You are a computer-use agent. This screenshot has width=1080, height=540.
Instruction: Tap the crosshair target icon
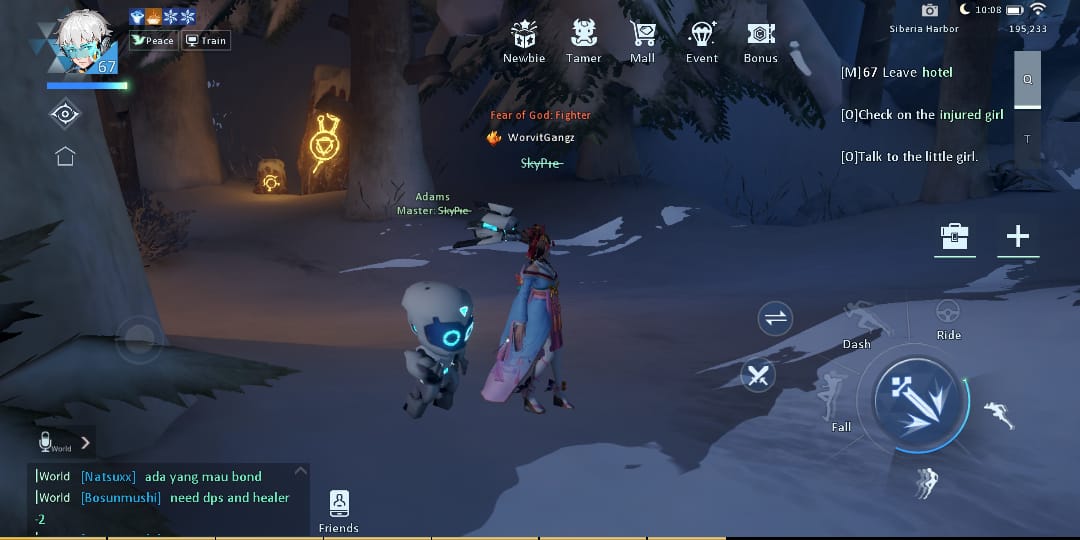65,114
